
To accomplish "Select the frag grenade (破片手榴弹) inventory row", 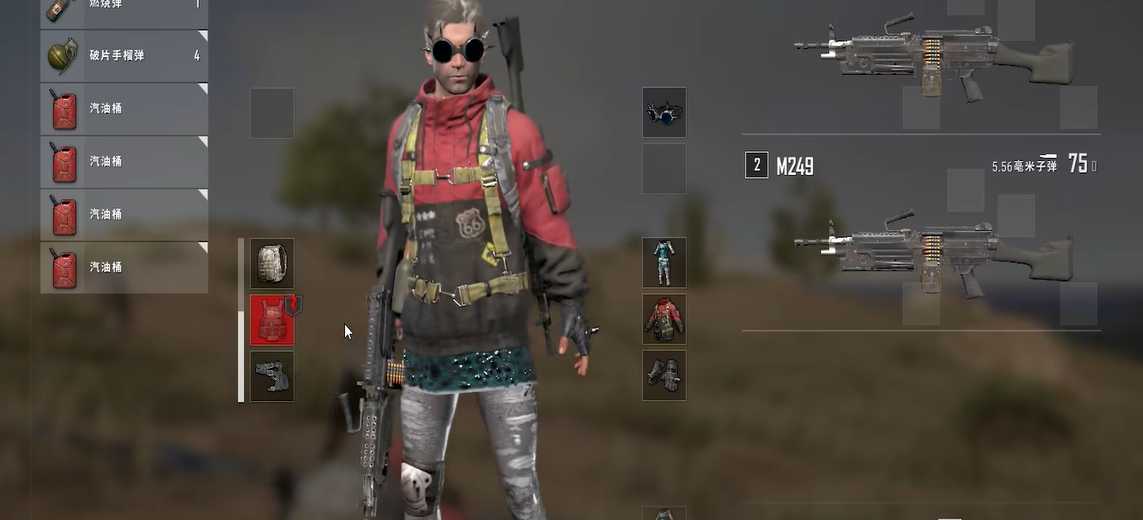I will [x=123, y=56].
